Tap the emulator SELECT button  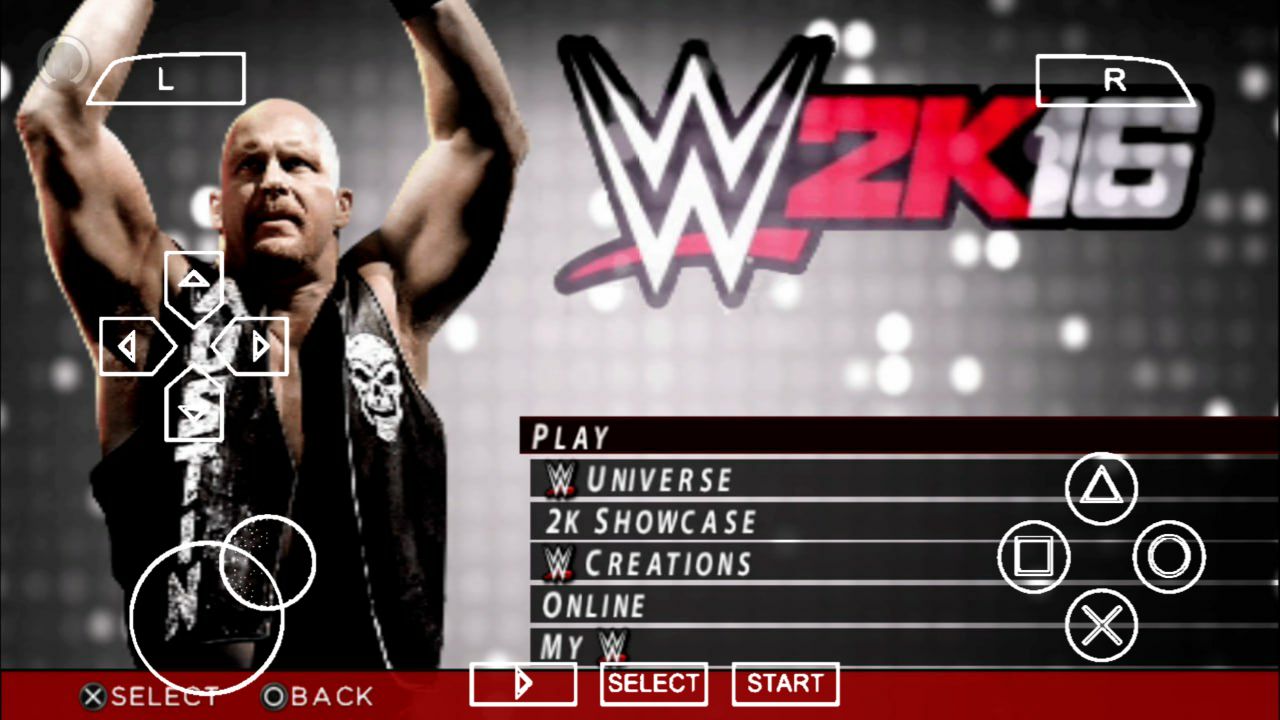coord(653,684)
